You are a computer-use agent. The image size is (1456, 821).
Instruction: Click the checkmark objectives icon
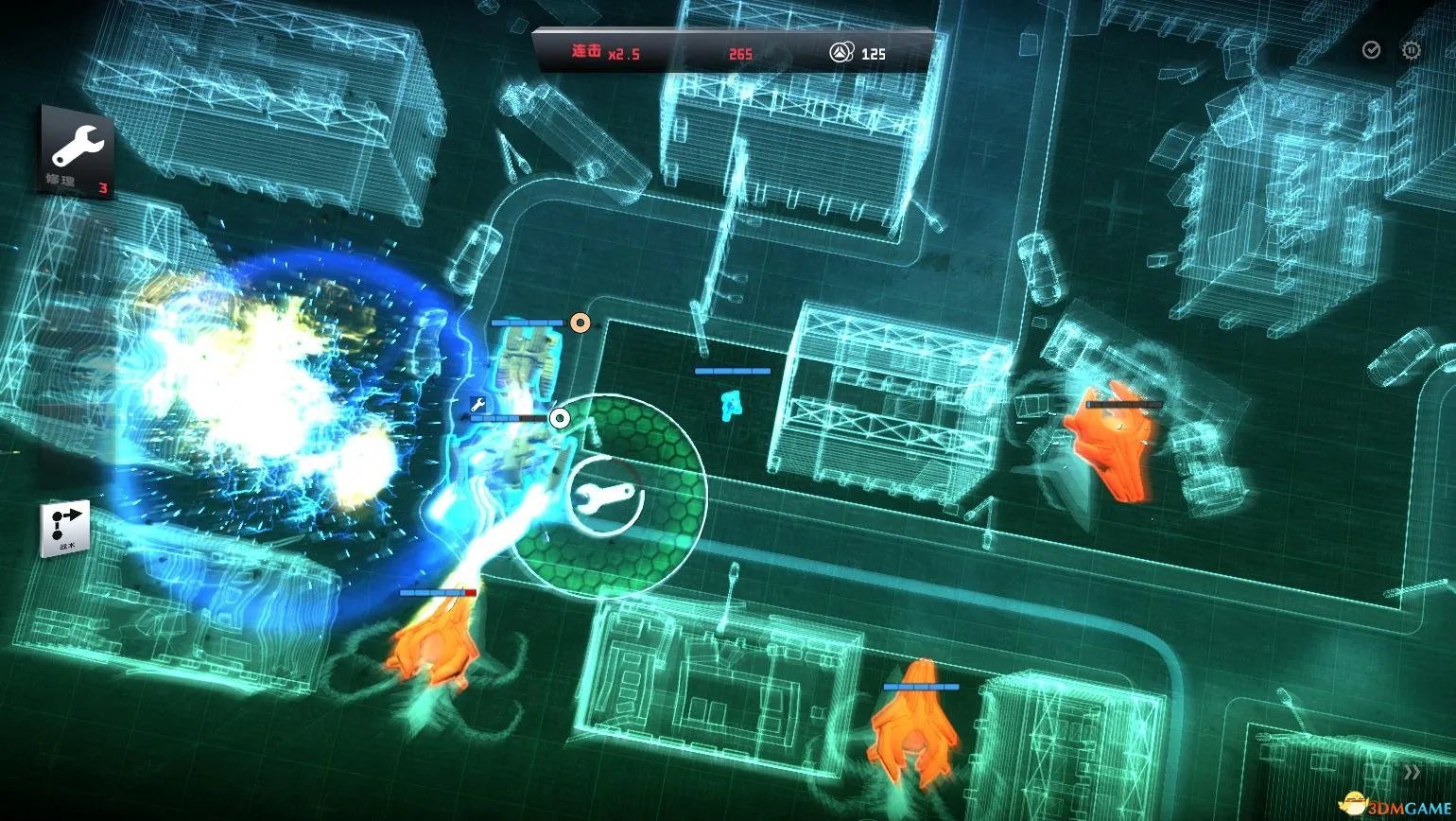1371,50
